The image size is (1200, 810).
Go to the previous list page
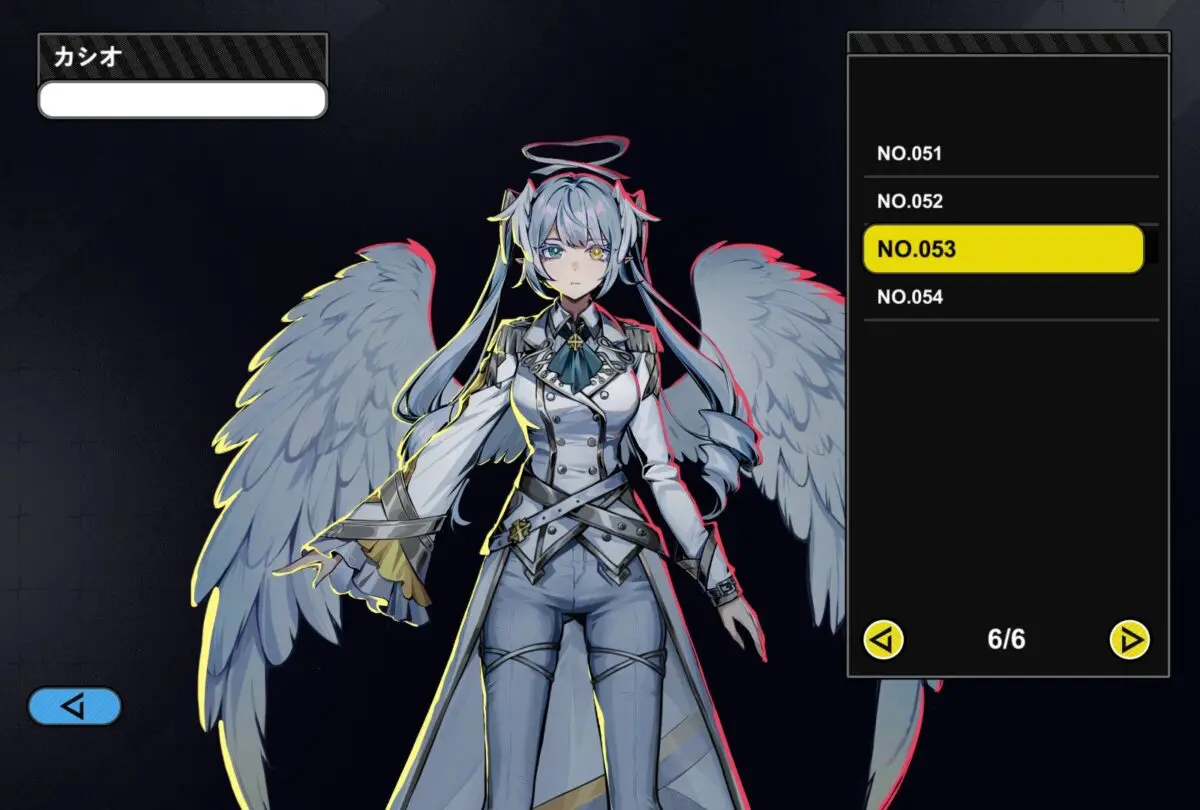884,639
